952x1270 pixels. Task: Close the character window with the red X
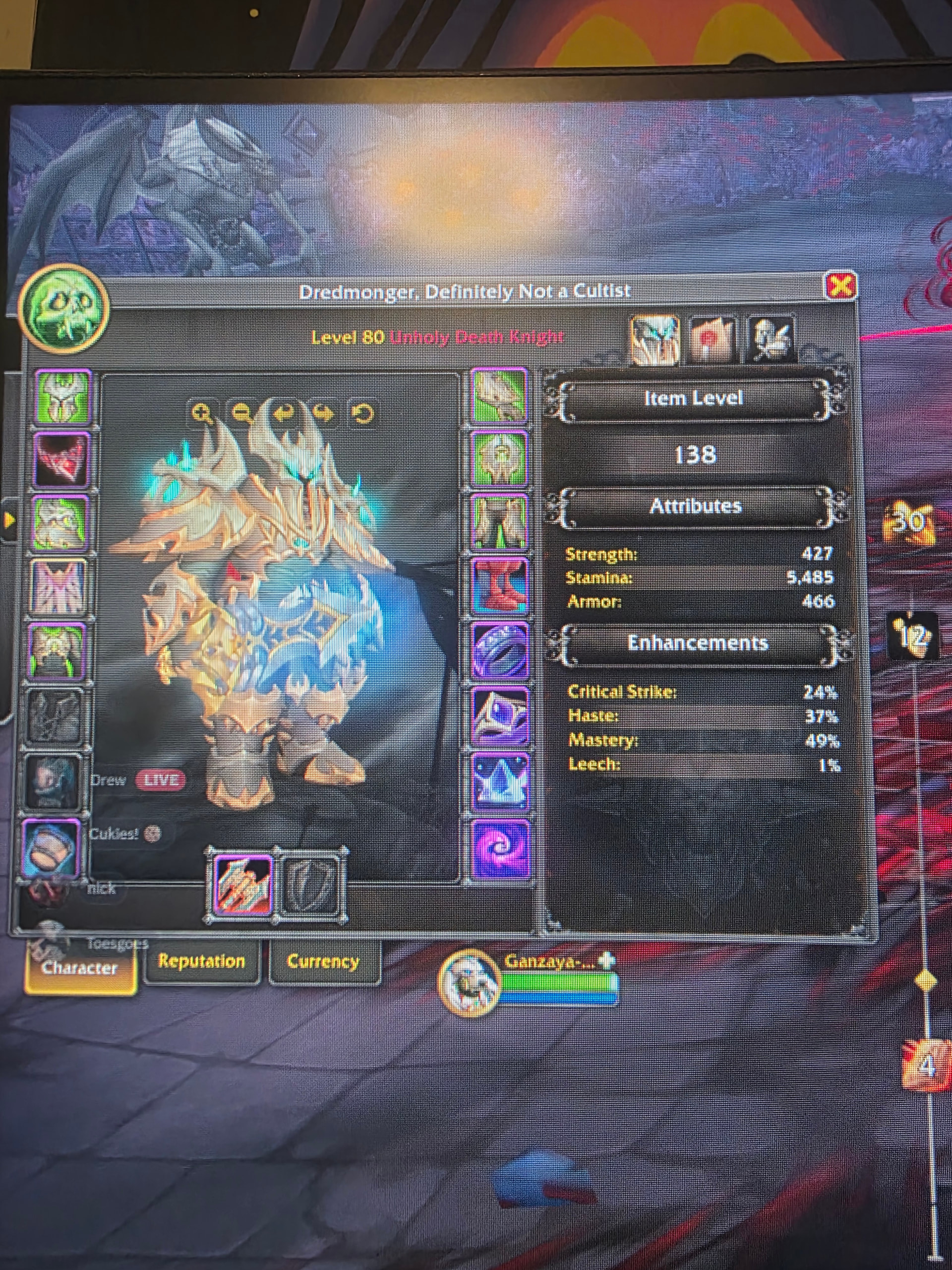tap(840, 285)
